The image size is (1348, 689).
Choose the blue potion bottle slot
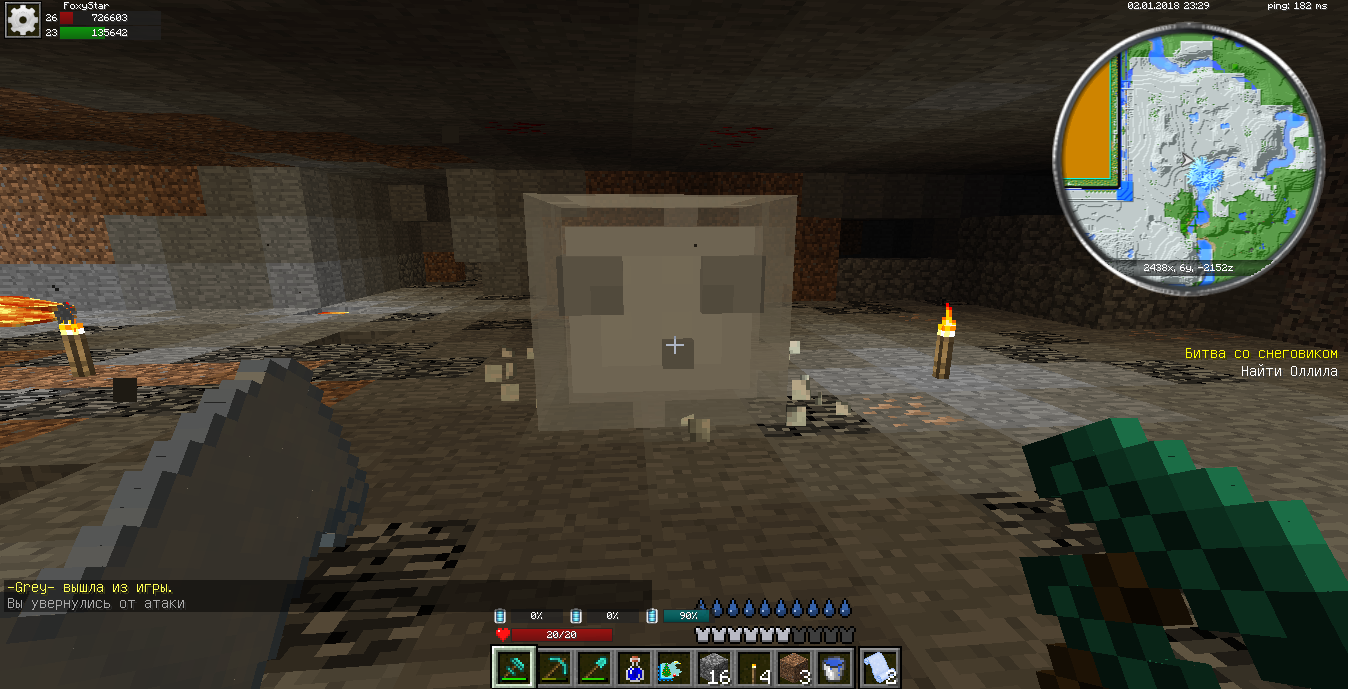634,667
